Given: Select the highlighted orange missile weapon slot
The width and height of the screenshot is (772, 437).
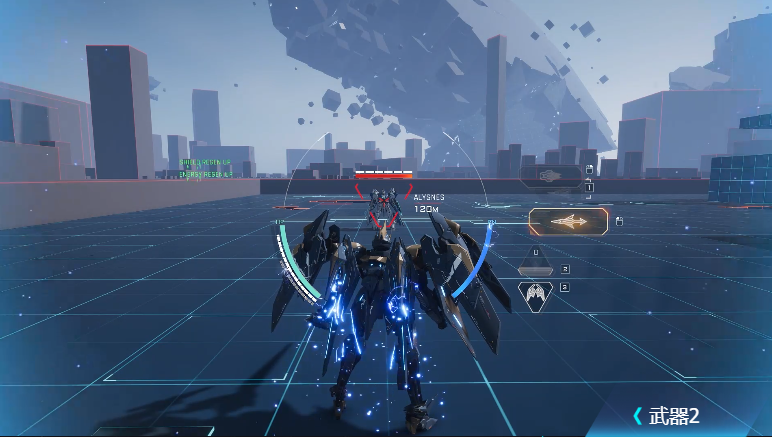Looking at the screenshot, I should tap(568, 222).
